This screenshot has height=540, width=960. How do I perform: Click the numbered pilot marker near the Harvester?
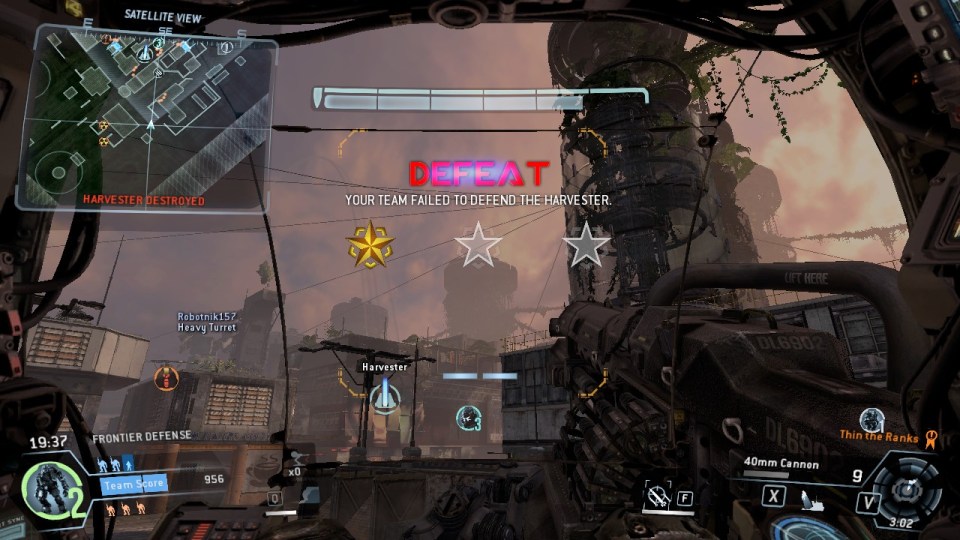[x=467, y=416]
